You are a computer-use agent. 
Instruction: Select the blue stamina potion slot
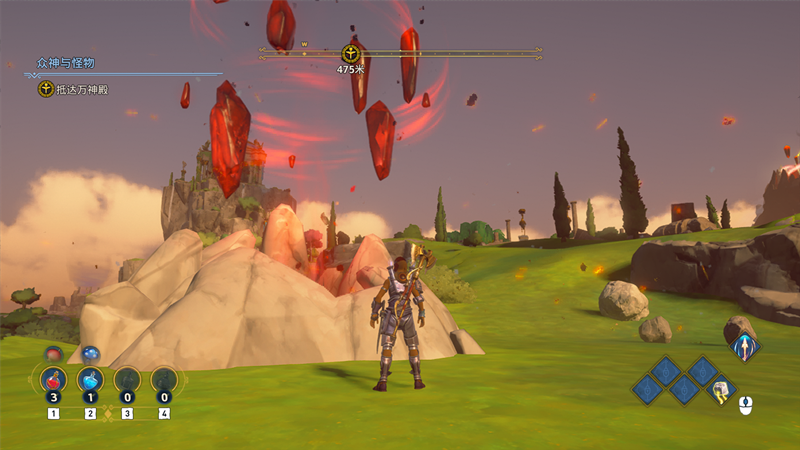point(90,380)
